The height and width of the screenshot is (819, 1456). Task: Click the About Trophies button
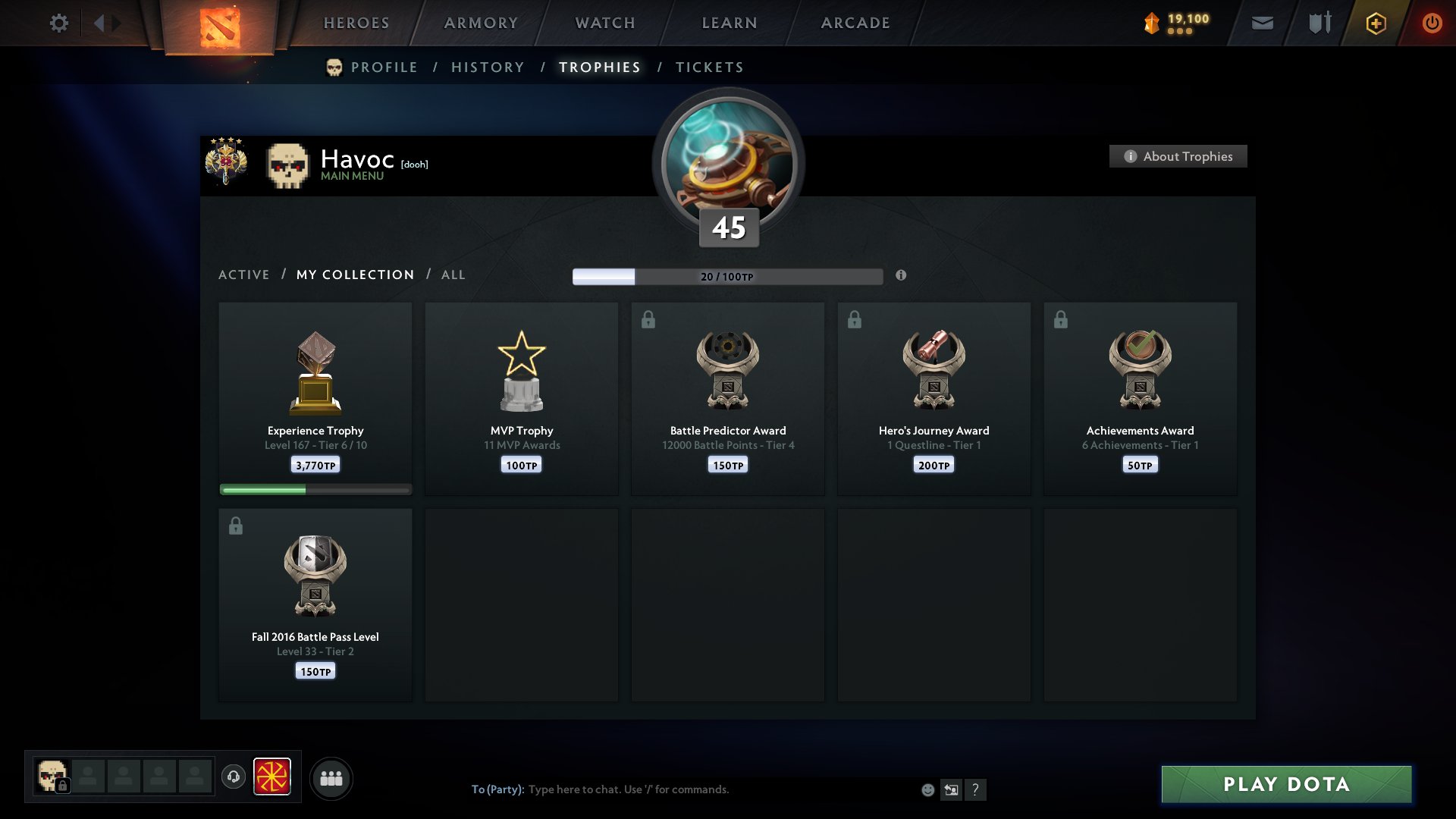1178,156
